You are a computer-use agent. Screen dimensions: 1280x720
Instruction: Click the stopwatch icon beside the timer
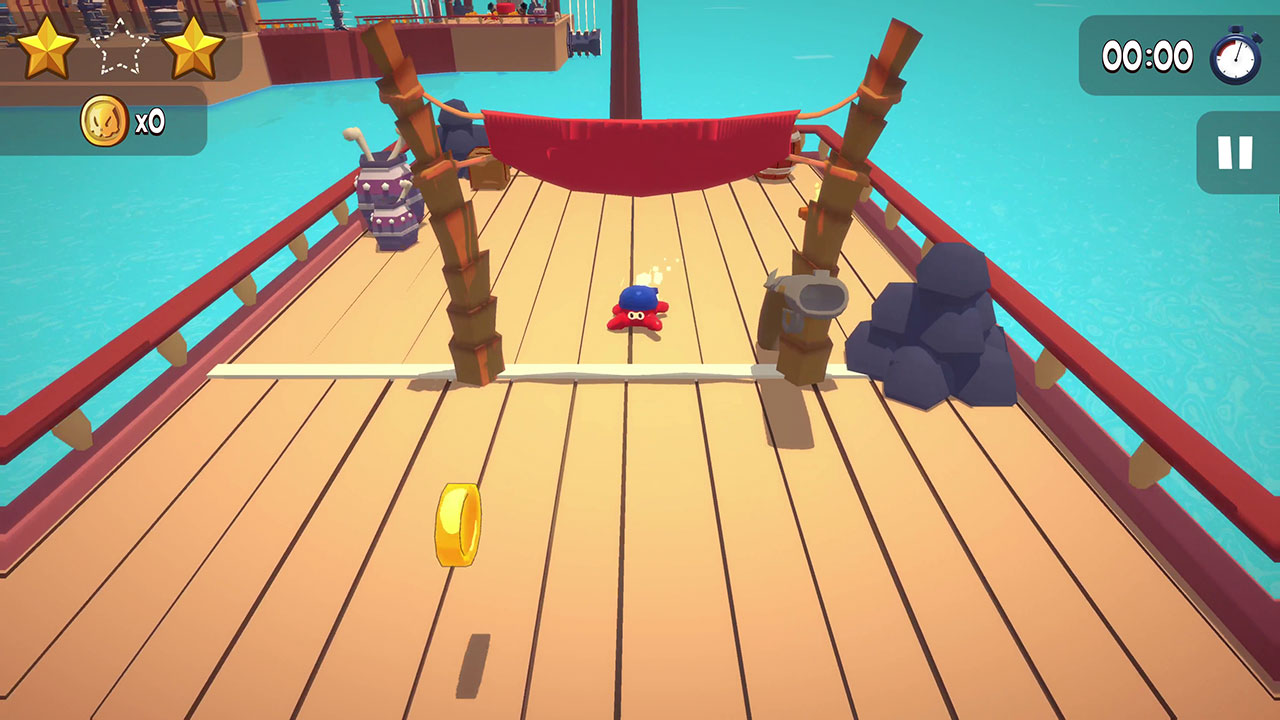[x=1236, y=57]
